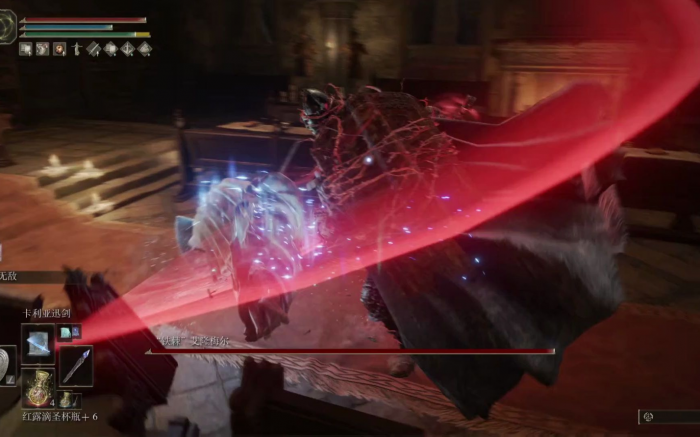Image resolution: width=700 pixels, height=437 pixels.
Task: Click the small queued spell icon
Action: [x=65, y=332]
